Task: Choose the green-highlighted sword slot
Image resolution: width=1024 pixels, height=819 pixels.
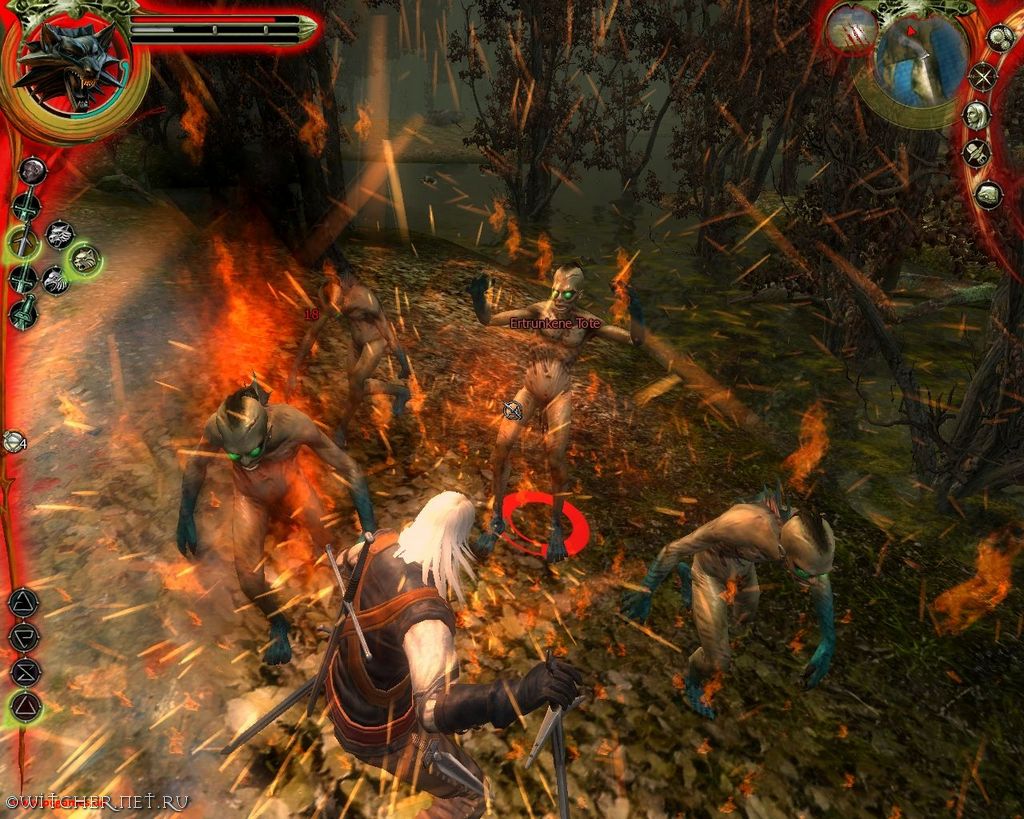Action: [22, 242]
